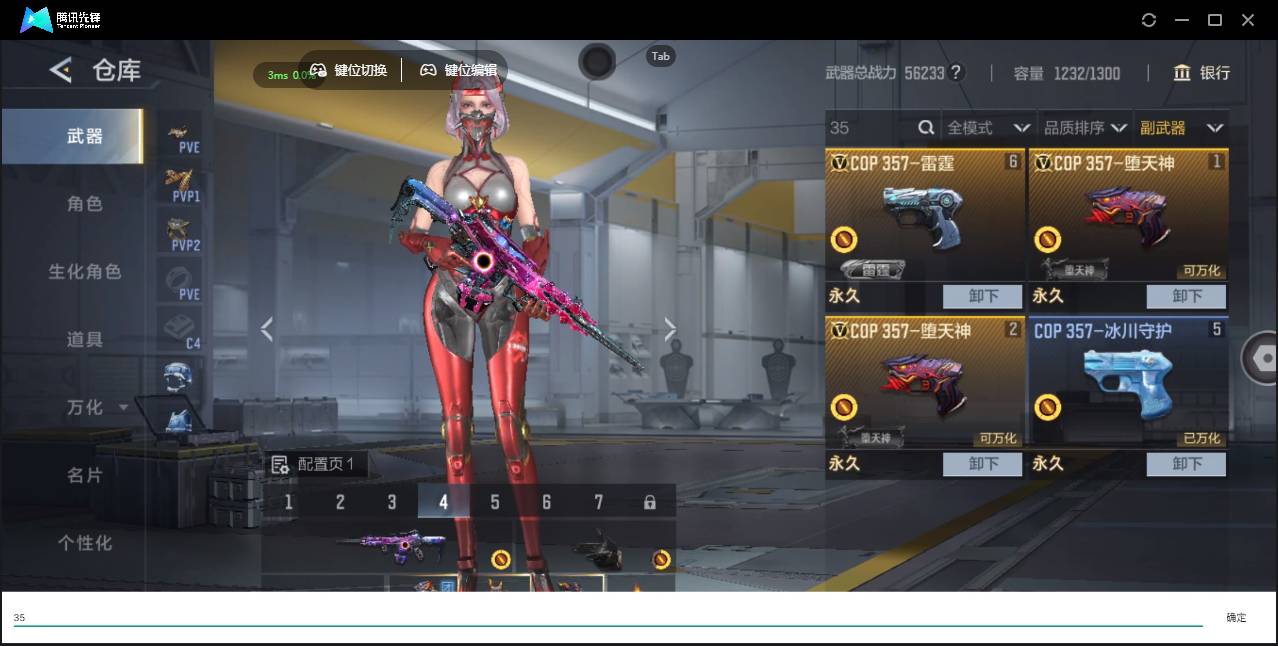Switch to loadout page 5
The width and height of the screenshot is (1278, 646).
tap(494, 502)
